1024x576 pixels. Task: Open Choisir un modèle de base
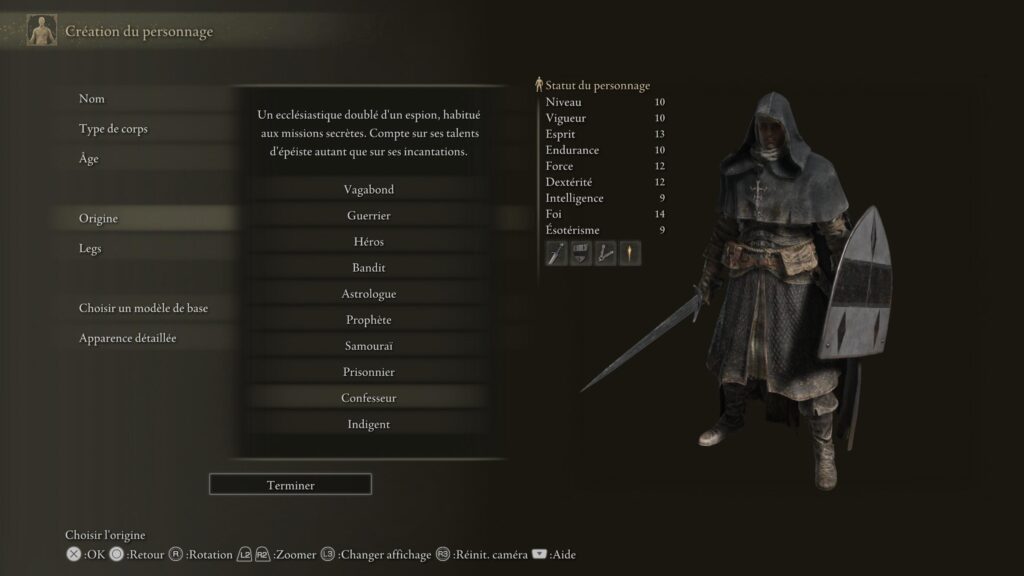(x=143, y=309)
